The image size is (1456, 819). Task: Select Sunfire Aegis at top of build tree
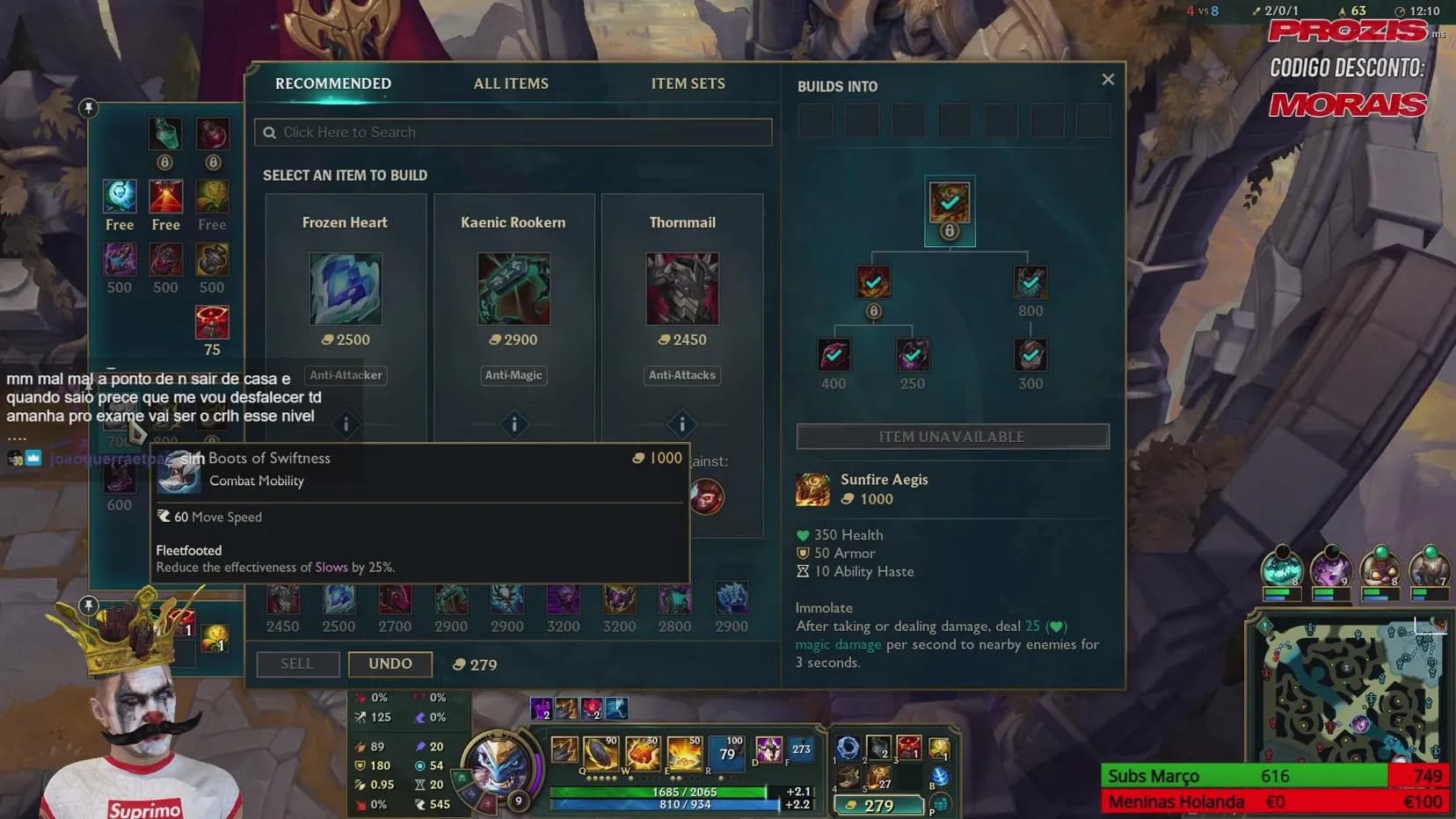(950, 203)
